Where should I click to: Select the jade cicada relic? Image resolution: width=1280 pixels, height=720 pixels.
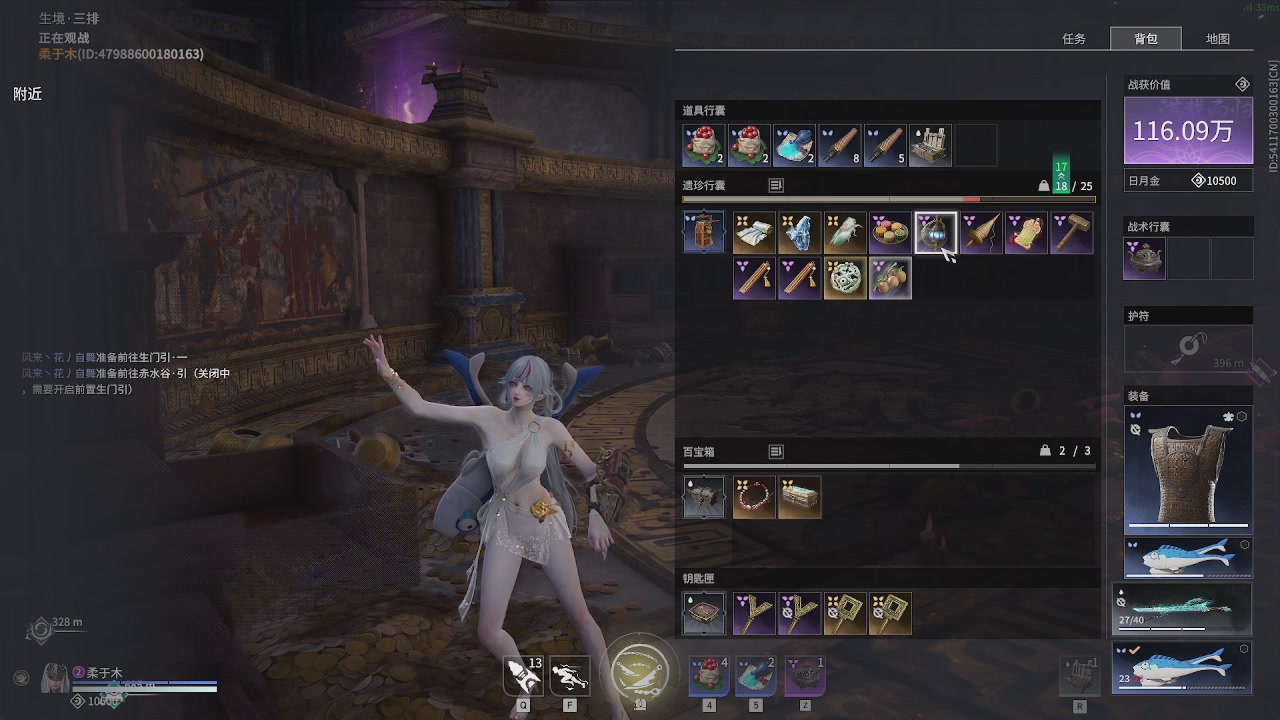pyautogui.click(x=844, y=233)
